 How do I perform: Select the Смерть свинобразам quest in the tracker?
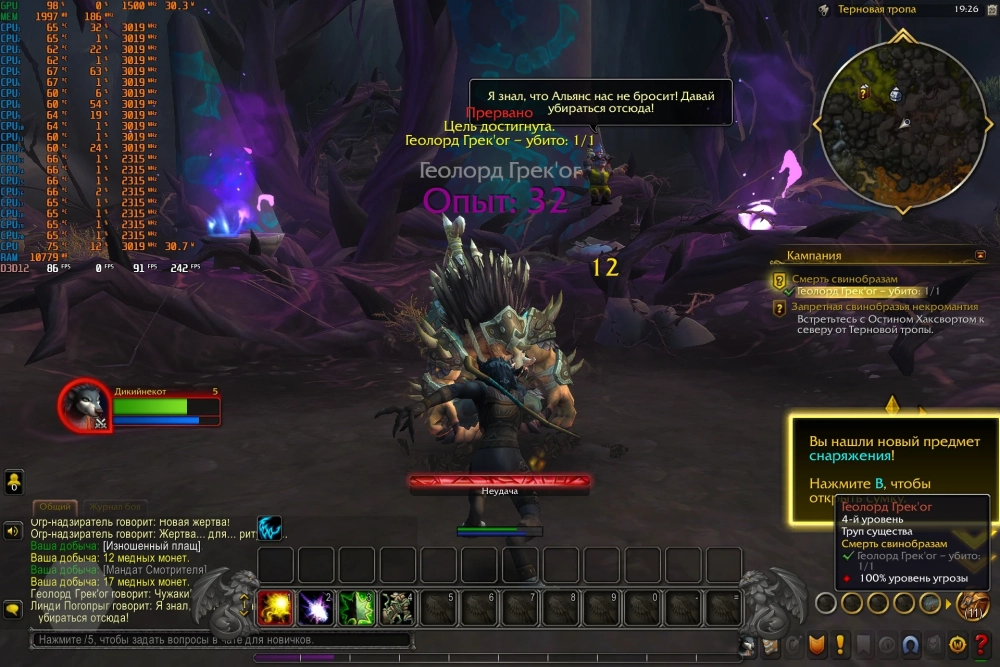(844, 279)
